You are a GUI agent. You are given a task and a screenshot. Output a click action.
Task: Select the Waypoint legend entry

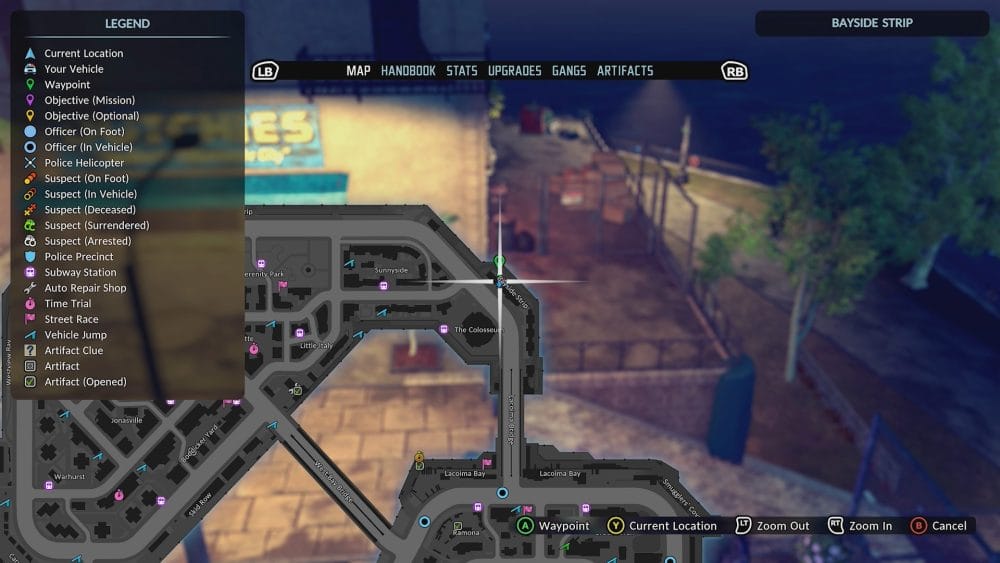point(67,85)
